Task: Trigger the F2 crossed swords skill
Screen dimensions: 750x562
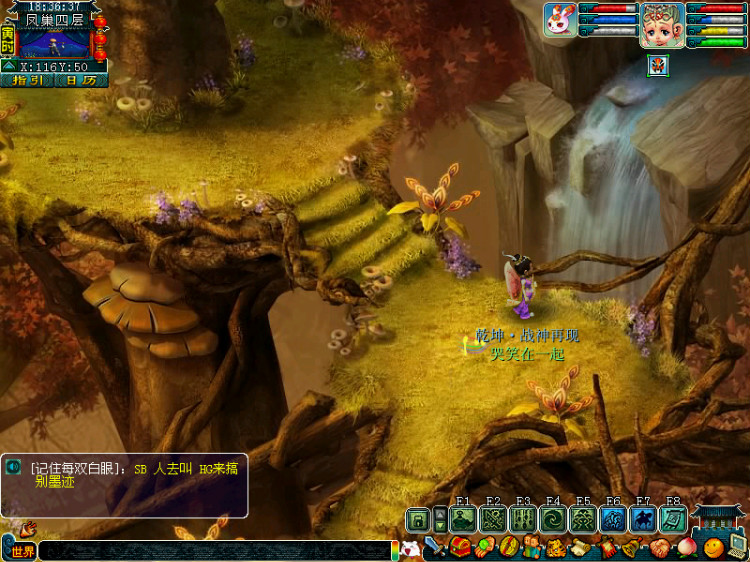Action: (492, 519)
